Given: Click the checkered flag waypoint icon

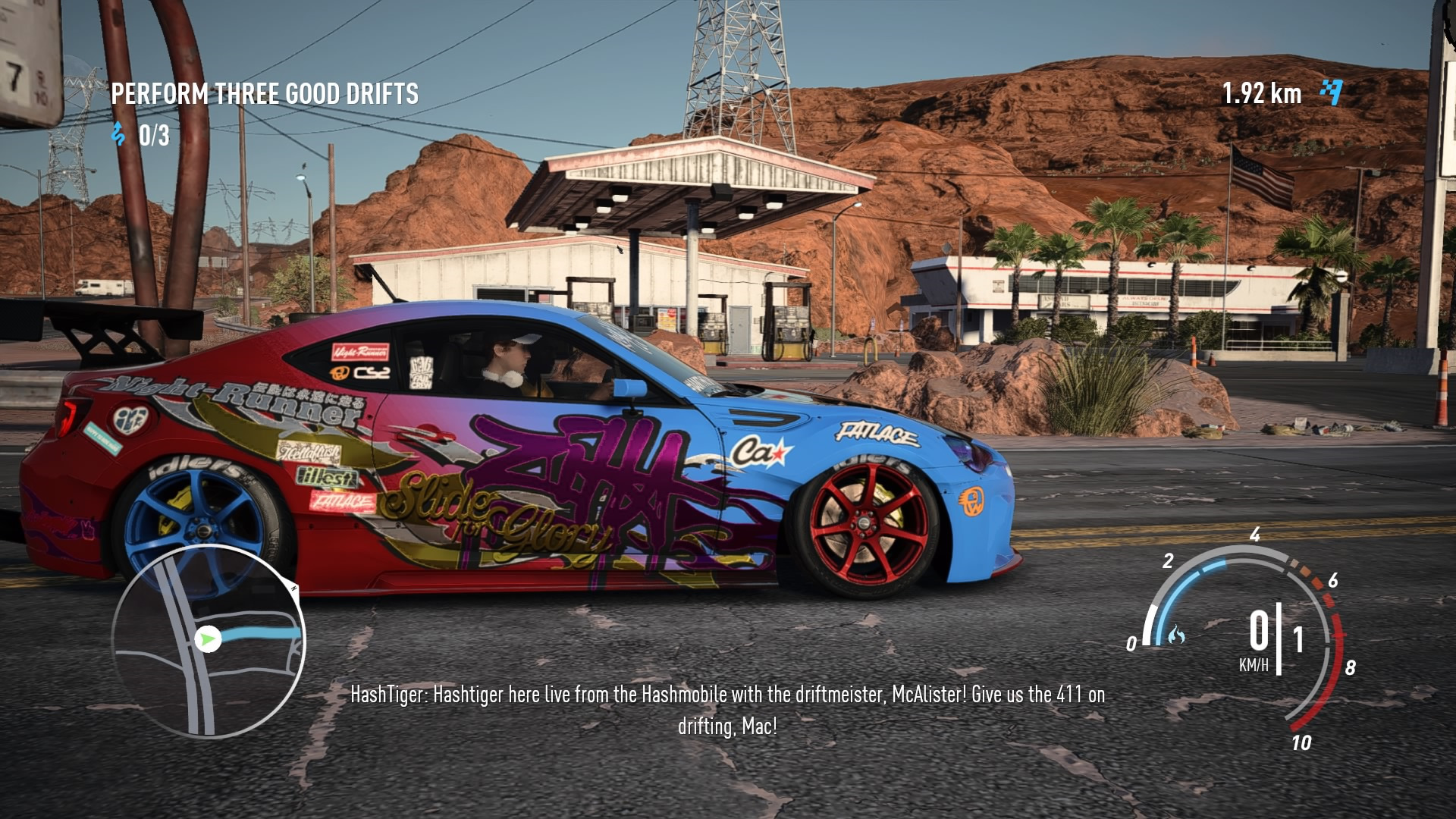Looking at the screenshot, I should [x=1331, y=93].
